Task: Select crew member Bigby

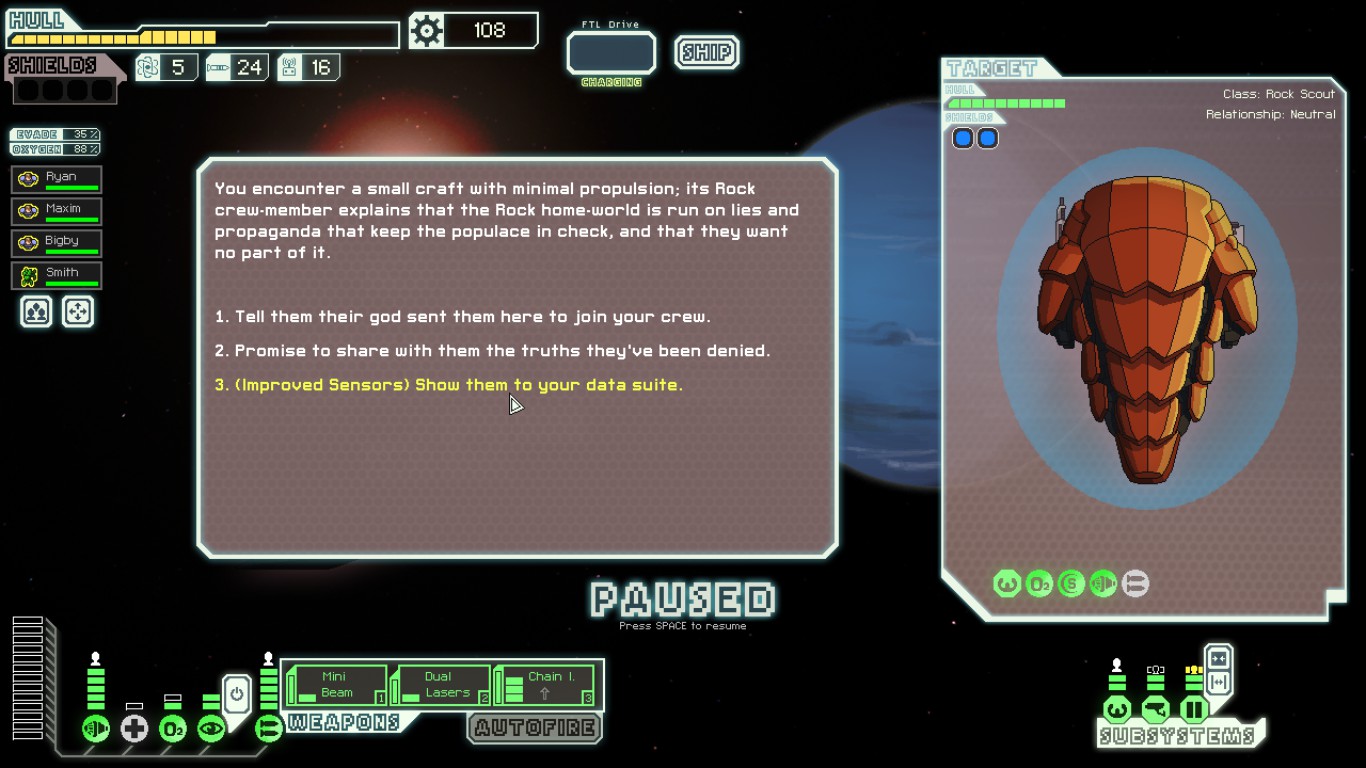Action: 57,244
